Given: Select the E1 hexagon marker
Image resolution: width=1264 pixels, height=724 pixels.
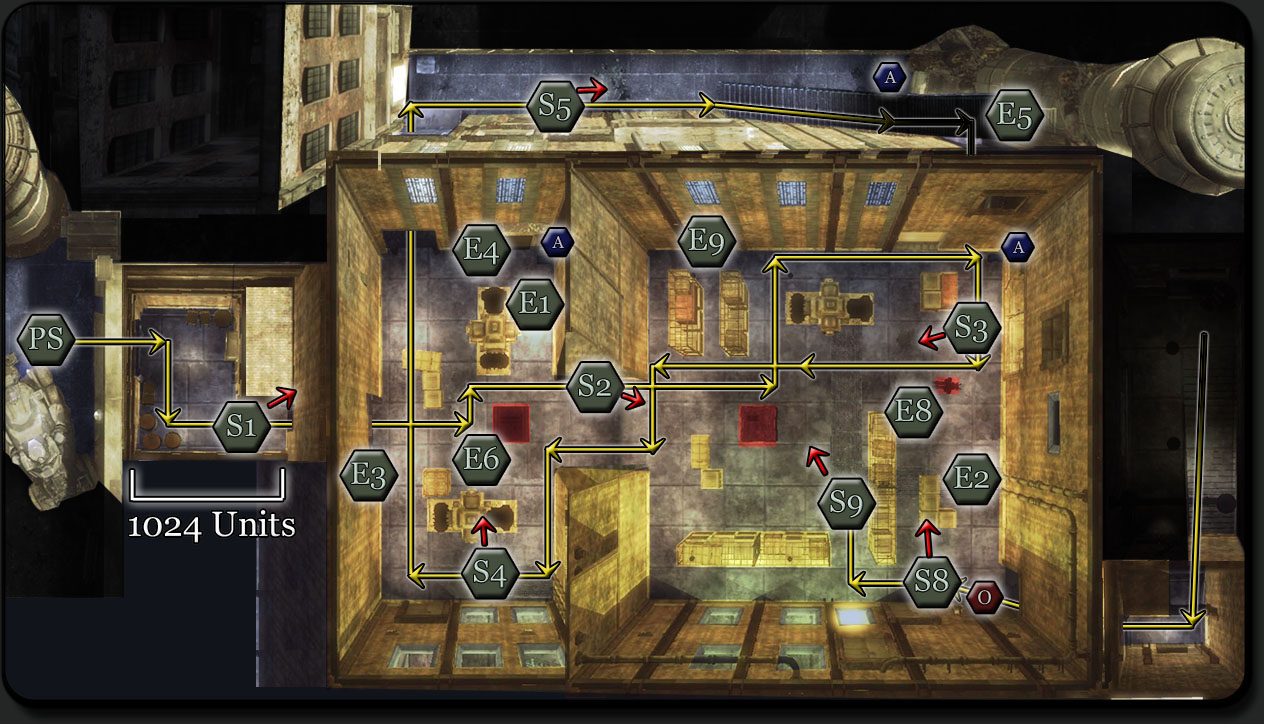Looking at the screenshot, I should pos(536,304).
